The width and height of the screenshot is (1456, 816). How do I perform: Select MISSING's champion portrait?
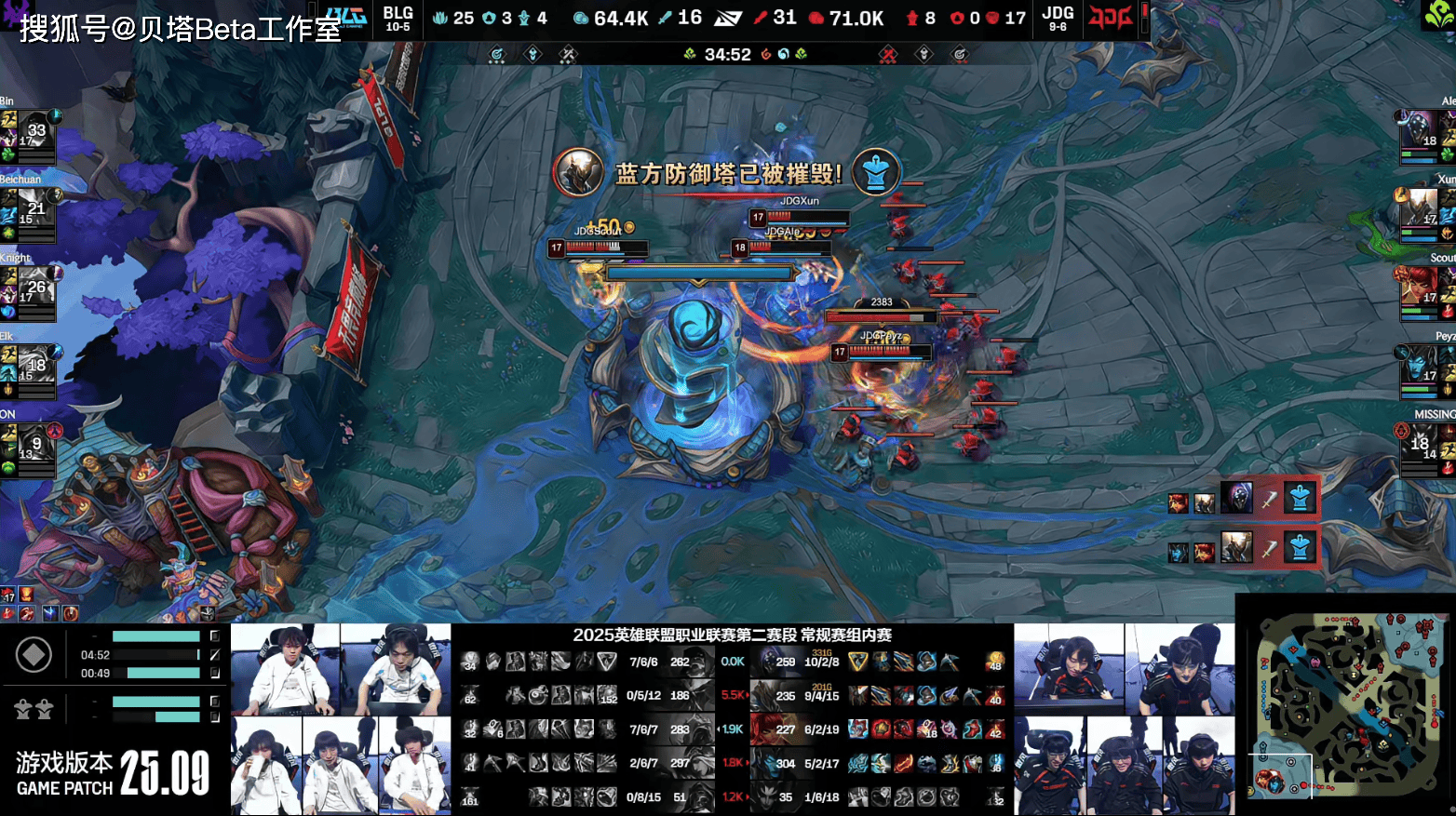click(x=1421, y=448)
